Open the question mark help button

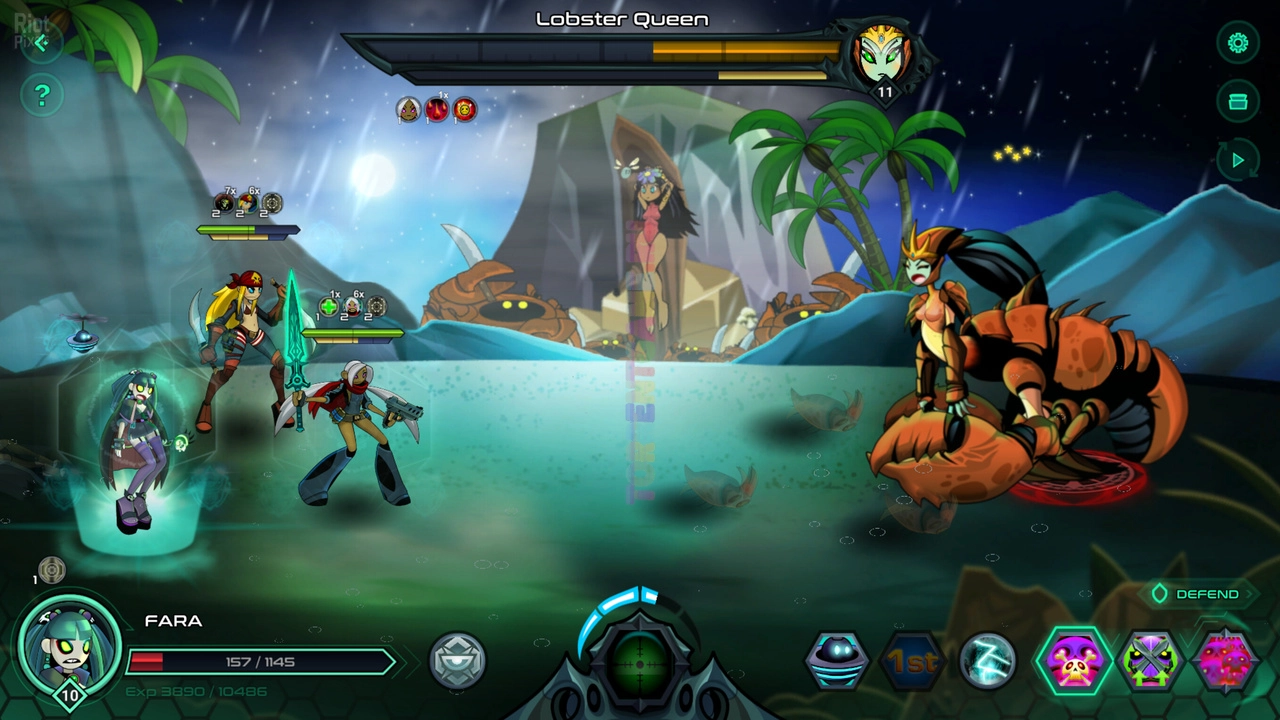click(42, 96)
